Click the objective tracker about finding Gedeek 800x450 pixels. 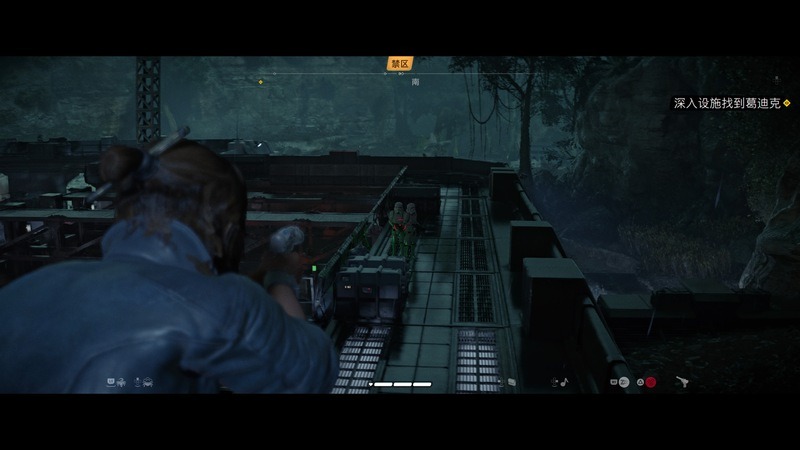pyautogui.click(x=732, y=103)
